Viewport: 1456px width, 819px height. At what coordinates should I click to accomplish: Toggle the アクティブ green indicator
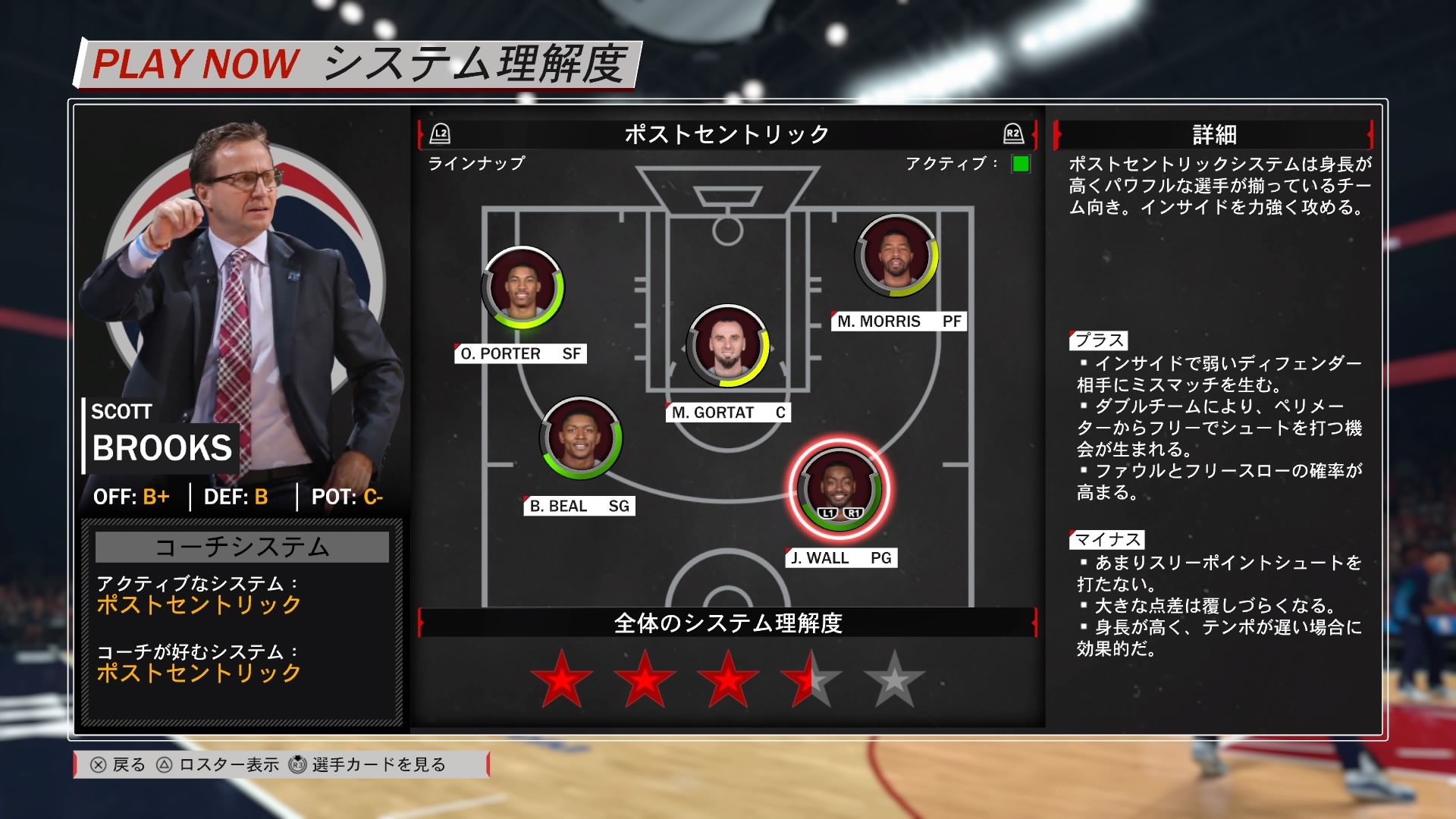[1021, 164]
